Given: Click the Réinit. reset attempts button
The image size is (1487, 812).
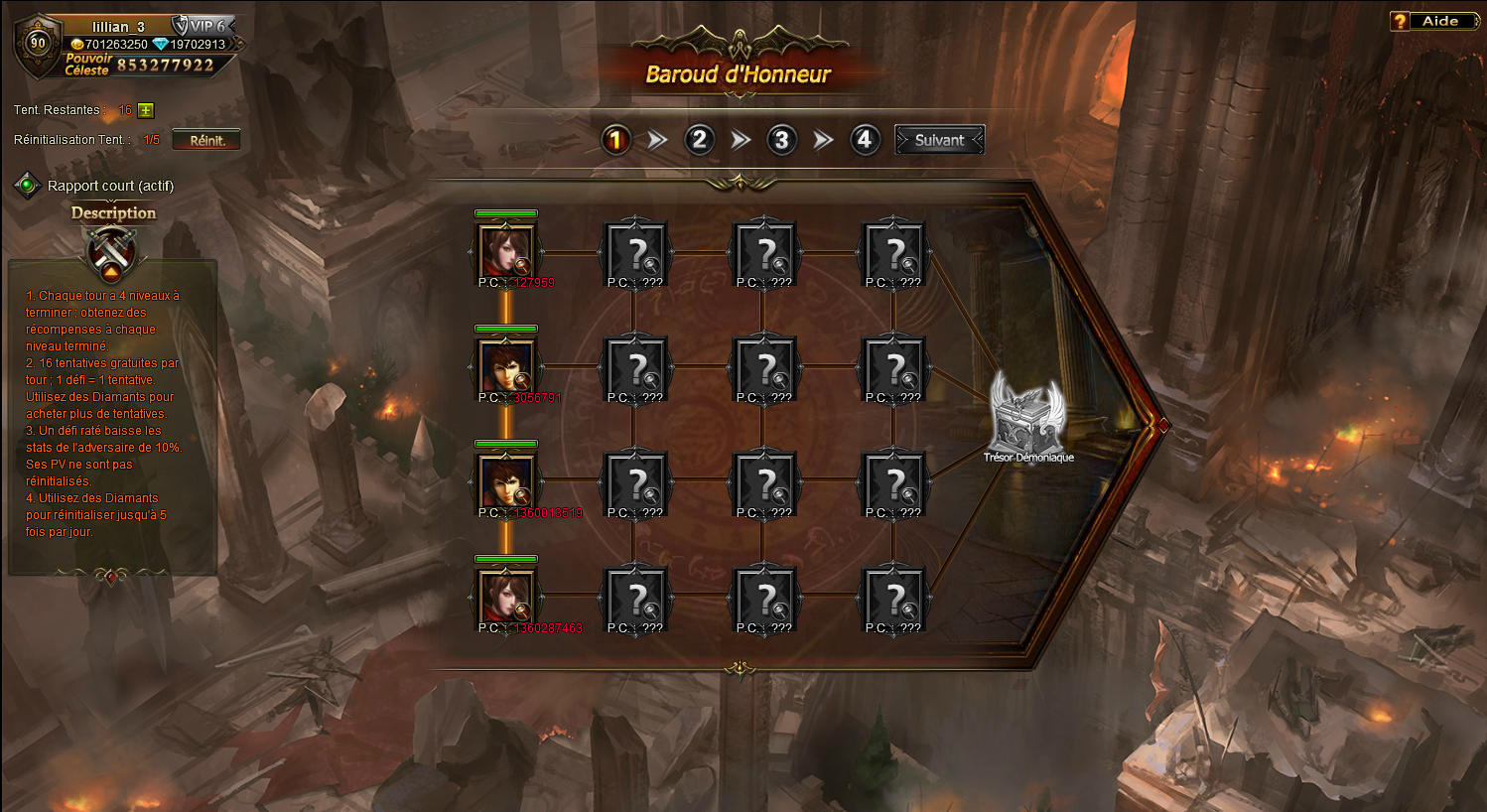Looking at the screenshot, I should (x=206, y=140).
